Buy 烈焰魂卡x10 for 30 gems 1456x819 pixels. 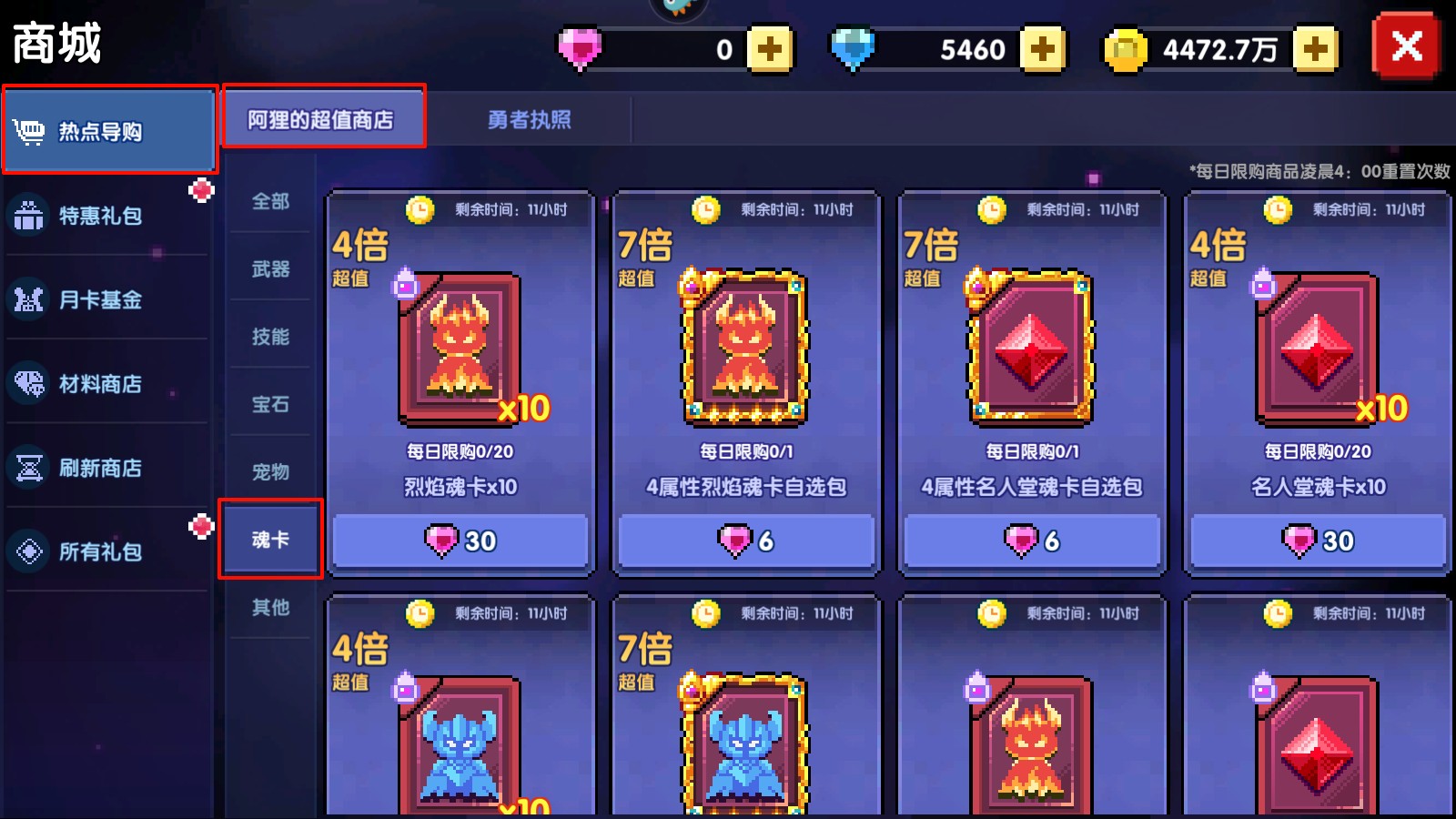460,541
